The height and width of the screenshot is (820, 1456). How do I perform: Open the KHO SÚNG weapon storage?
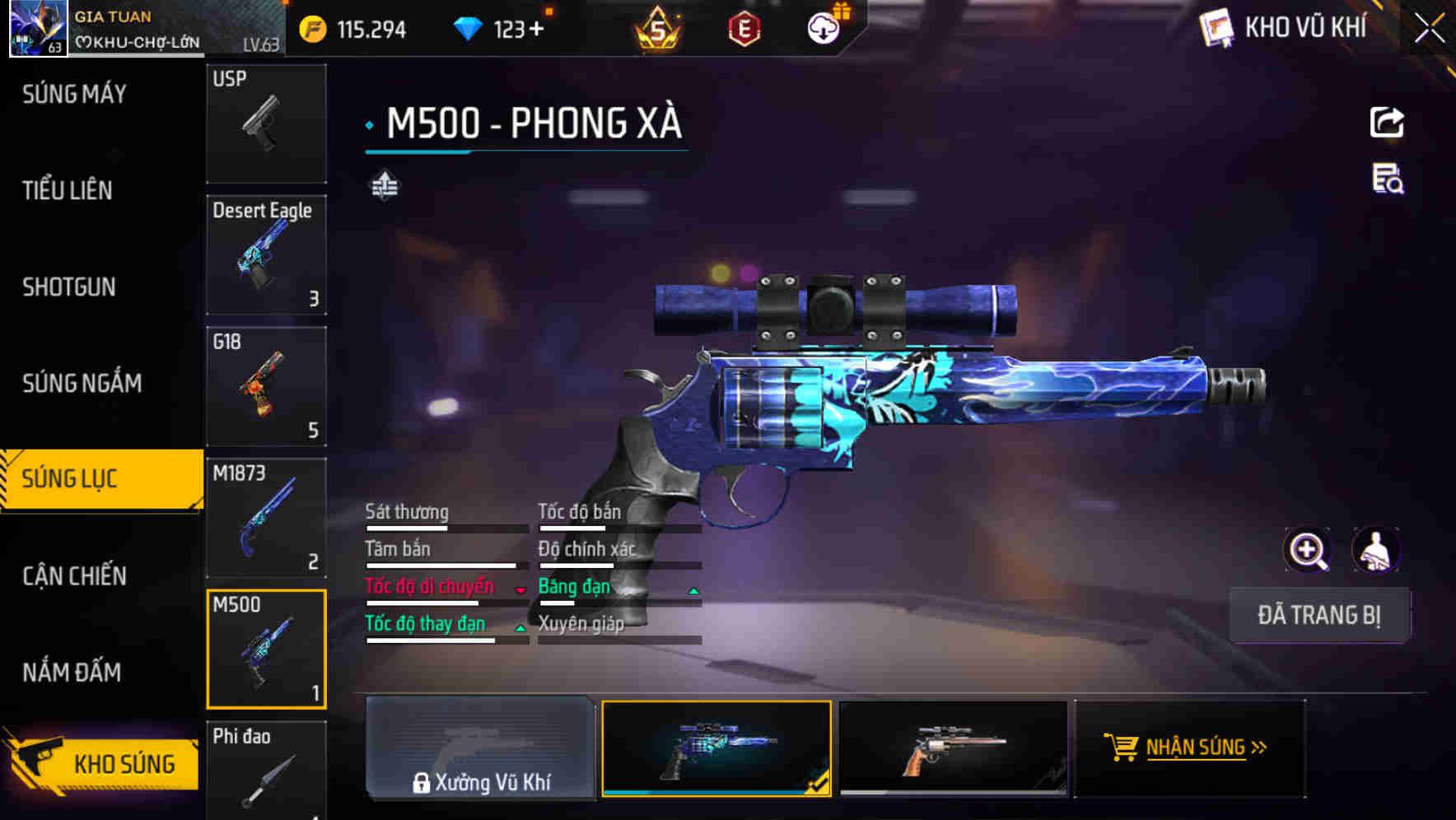pos(101,763)
